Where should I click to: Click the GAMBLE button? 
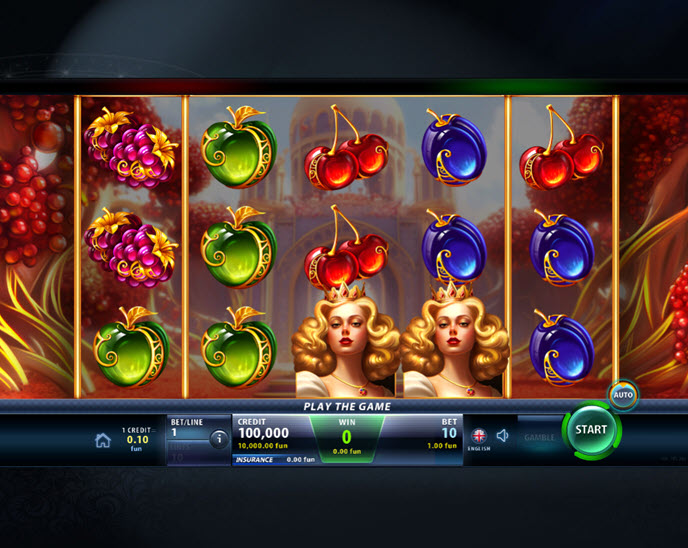tap(540, 437)
